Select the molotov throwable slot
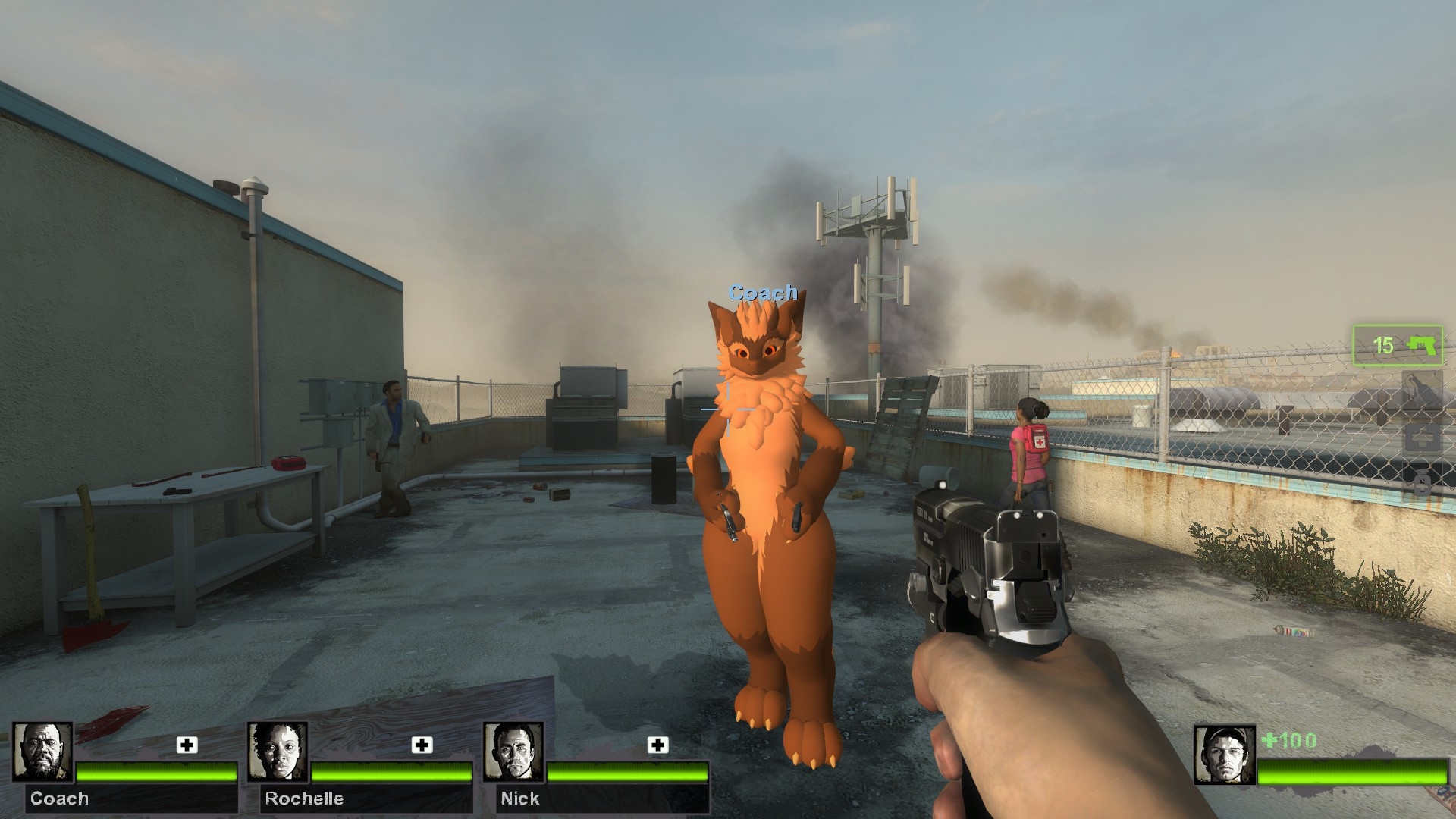Screen dimensions: 1456x819 pyautogui.click(x=1422, y=391)
